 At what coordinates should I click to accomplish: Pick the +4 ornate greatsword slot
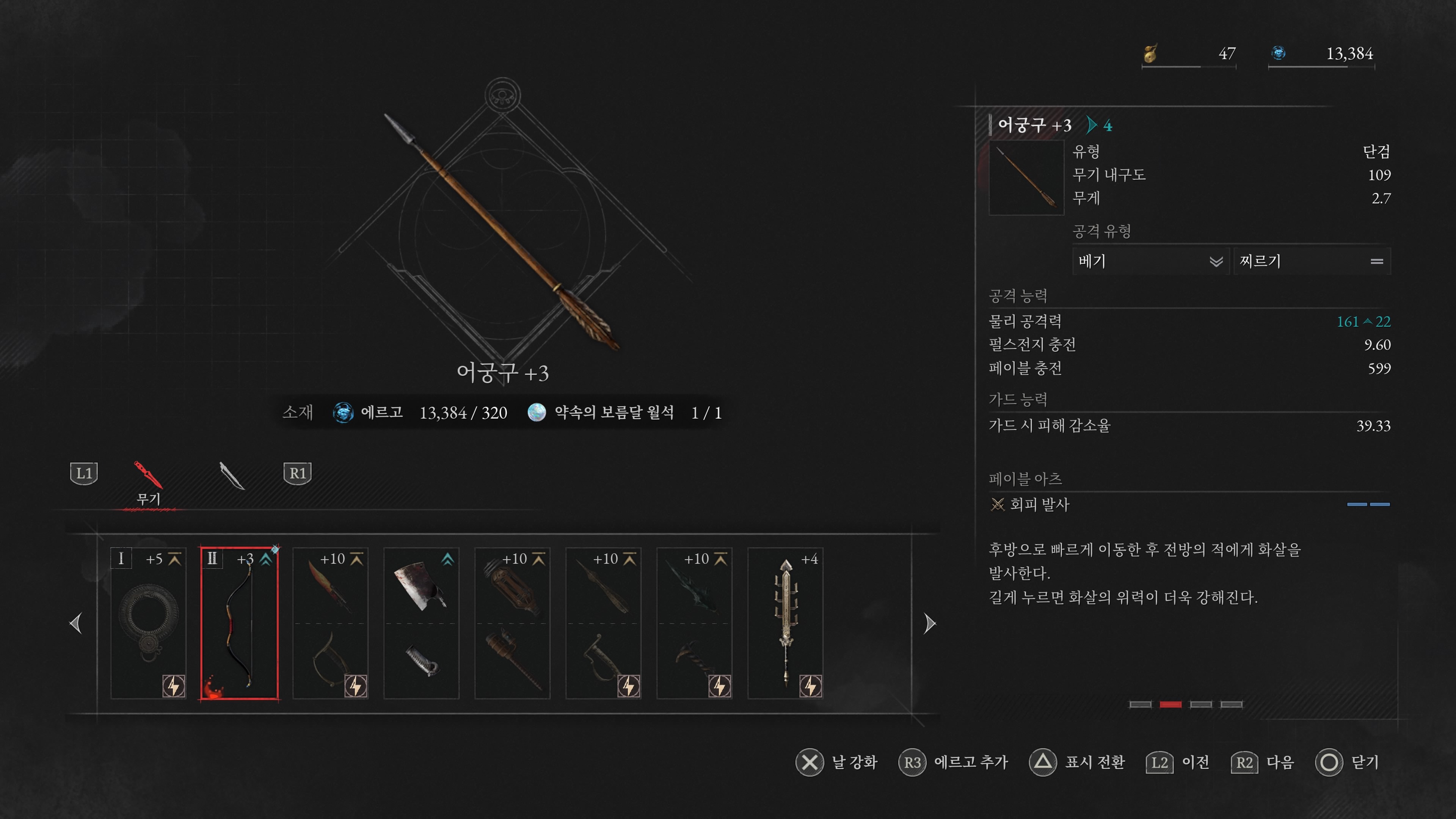coord(785,623)
